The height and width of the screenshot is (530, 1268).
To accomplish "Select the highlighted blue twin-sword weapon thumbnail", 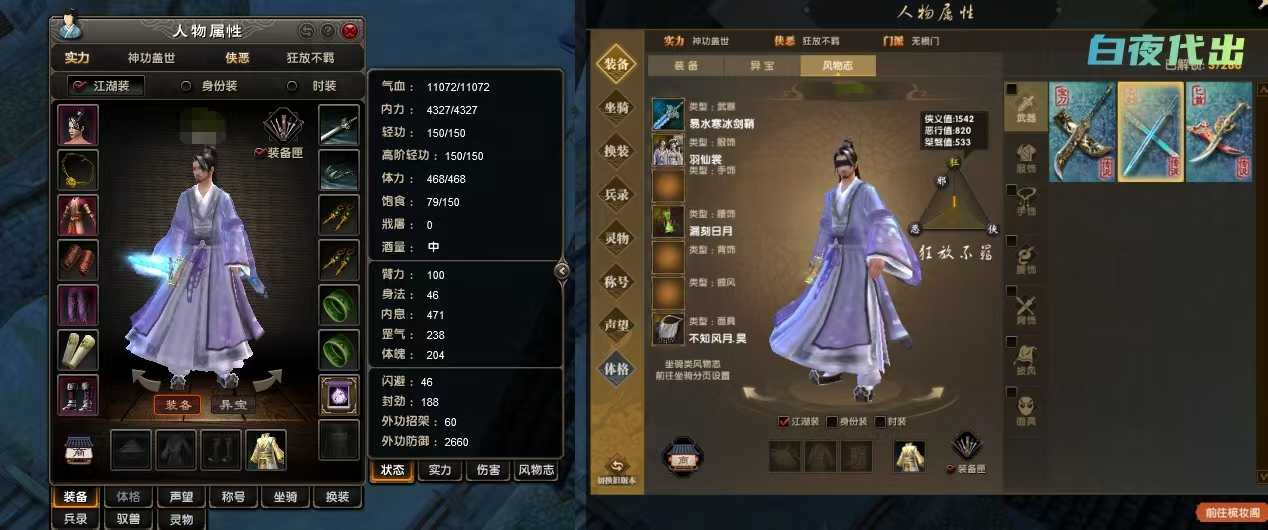I will coord(1150,131).
